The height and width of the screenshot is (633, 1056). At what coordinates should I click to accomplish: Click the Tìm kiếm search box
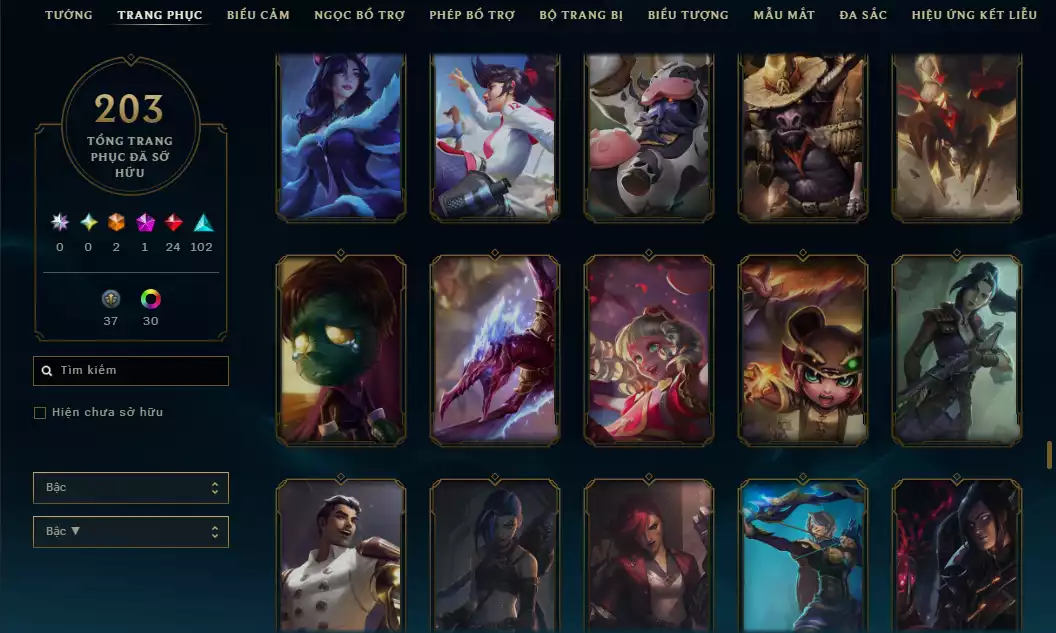pos(131,371)
